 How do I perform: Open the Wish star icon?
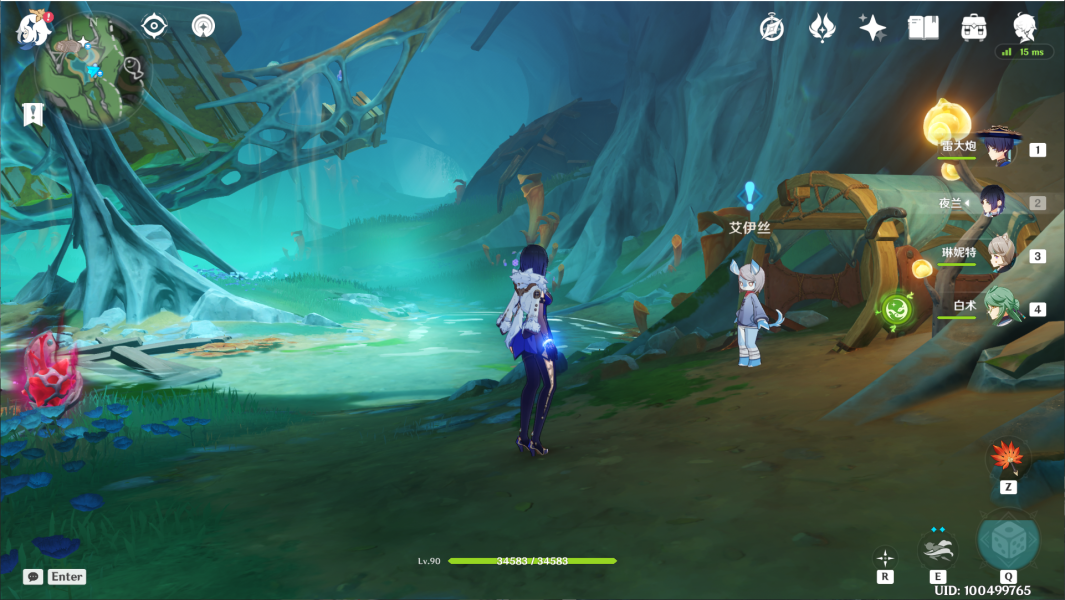tap(872, 28)
